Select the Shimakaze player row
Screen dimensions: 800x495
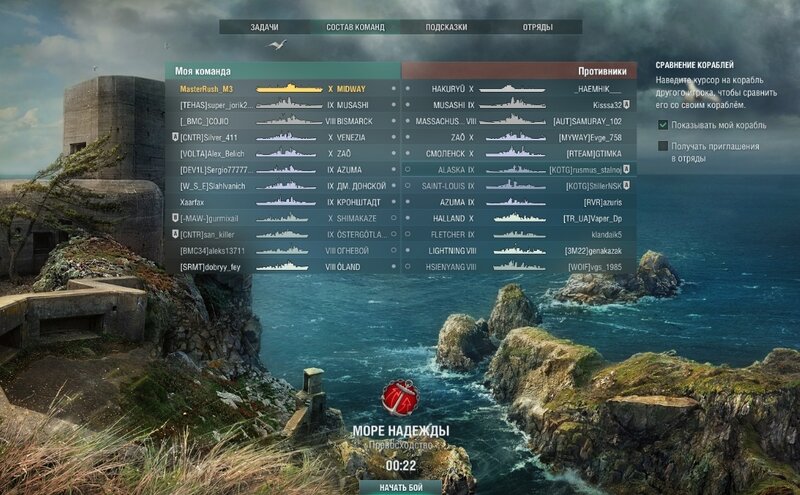point(282,218)
